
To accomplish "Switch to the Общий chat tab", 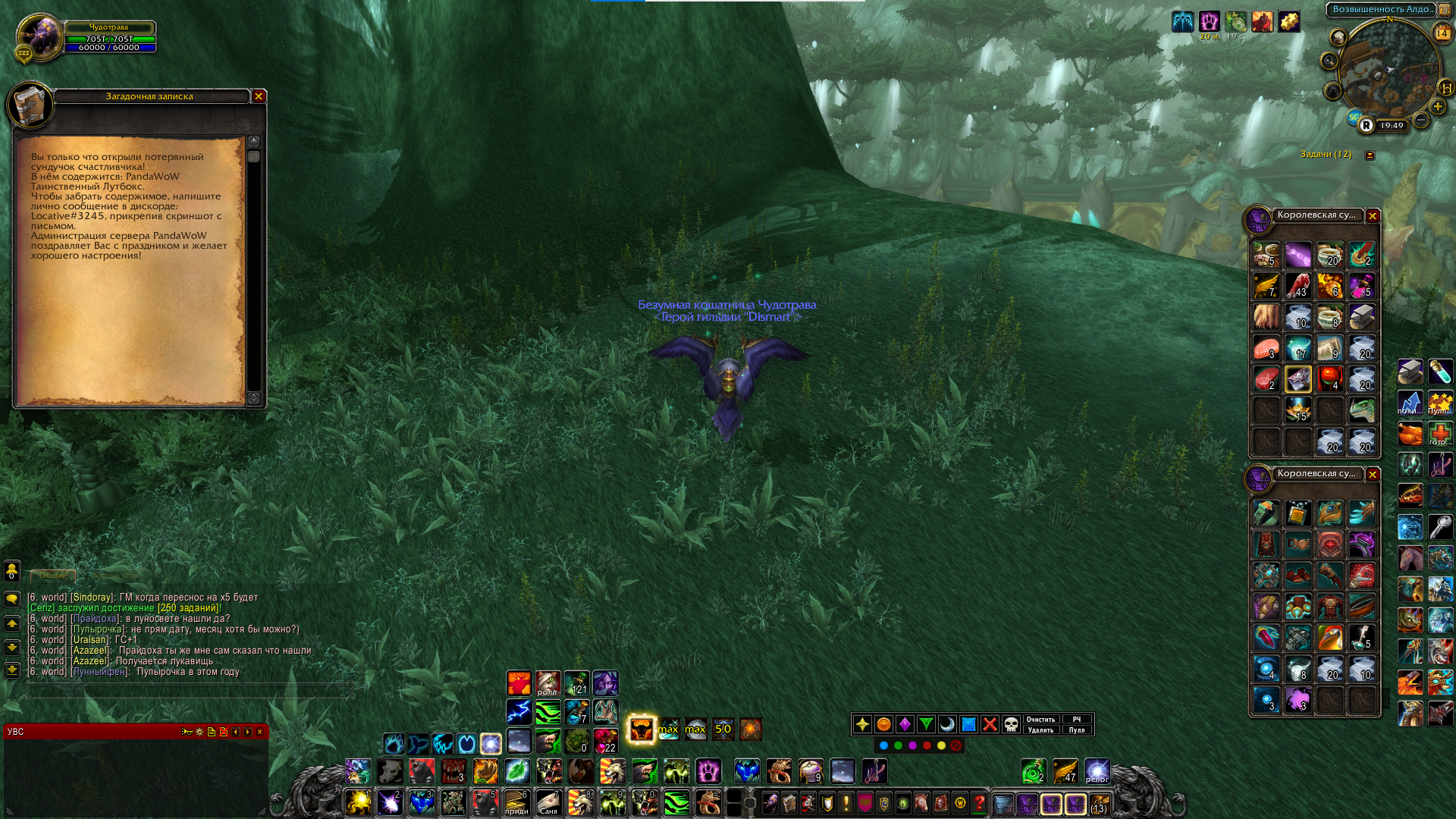I will 53,576.
